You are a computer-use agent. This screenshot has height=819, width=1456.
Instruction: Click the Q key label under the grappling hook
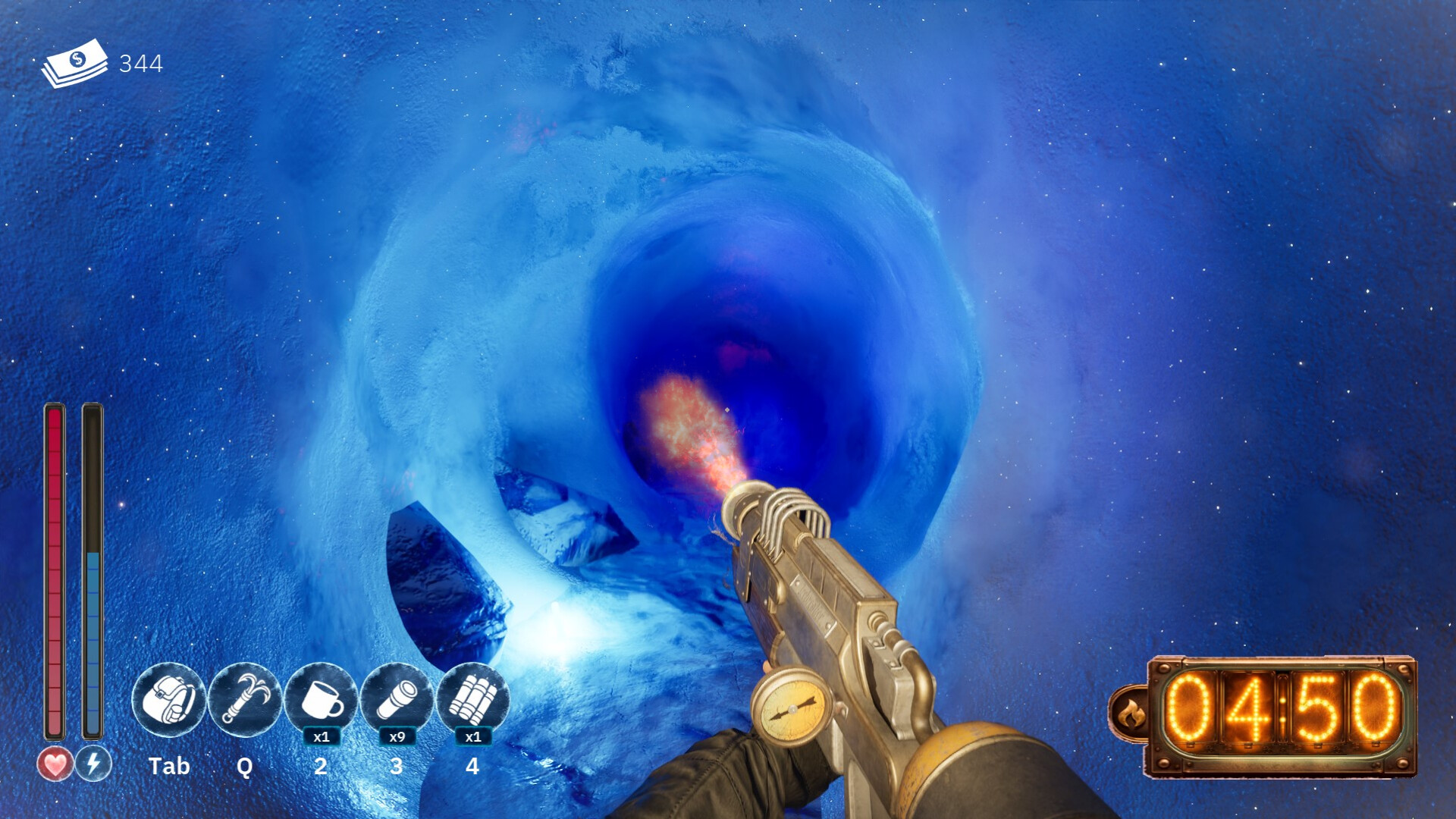point(244,767)
